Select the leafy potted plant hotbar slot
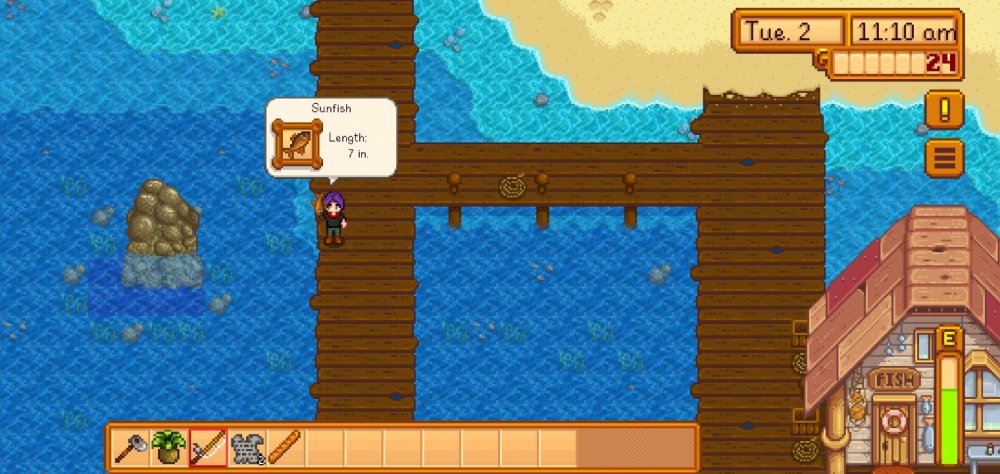Screen dimensions: 1000x474 click(169, 447)
